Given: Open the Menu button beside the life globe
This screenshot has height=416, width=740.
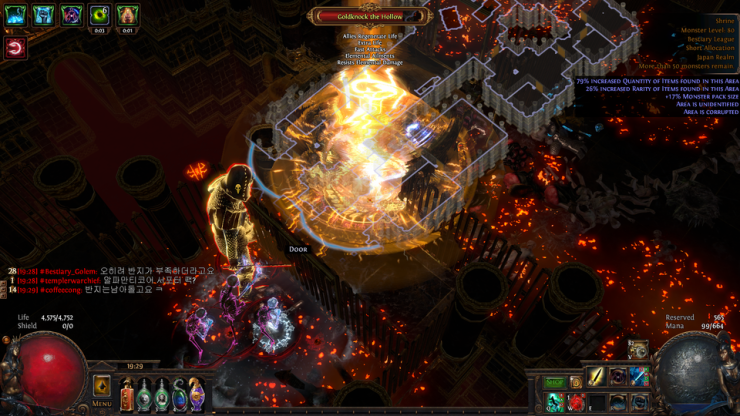Looking at the screenshot, I should tap(102, 388).
